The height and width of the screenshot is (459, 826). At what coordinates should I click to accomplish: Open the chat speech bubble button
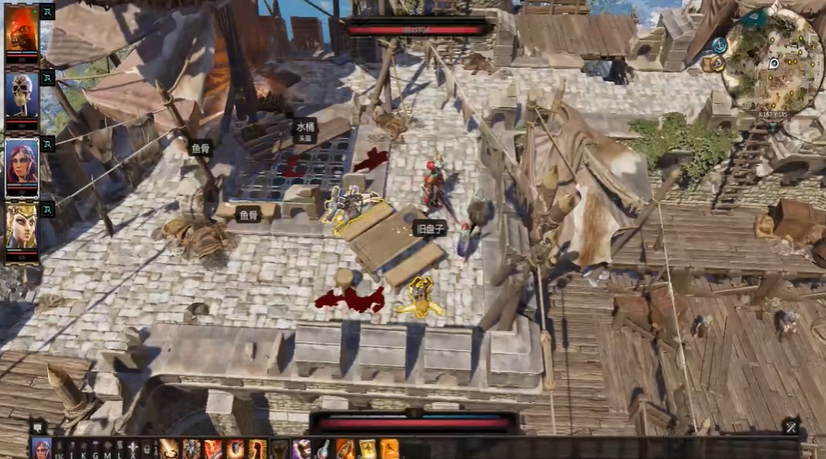pos(37,428)
